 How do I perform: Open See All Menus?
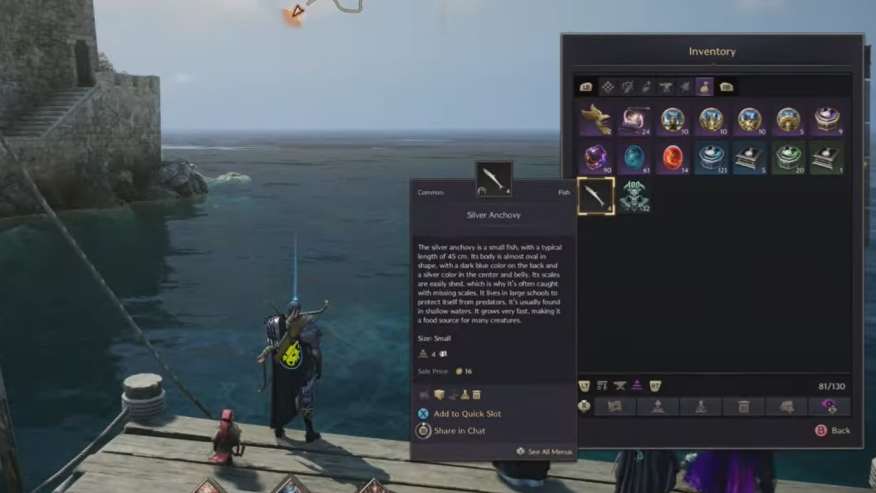pyautogui.click(x=545, y=452)
